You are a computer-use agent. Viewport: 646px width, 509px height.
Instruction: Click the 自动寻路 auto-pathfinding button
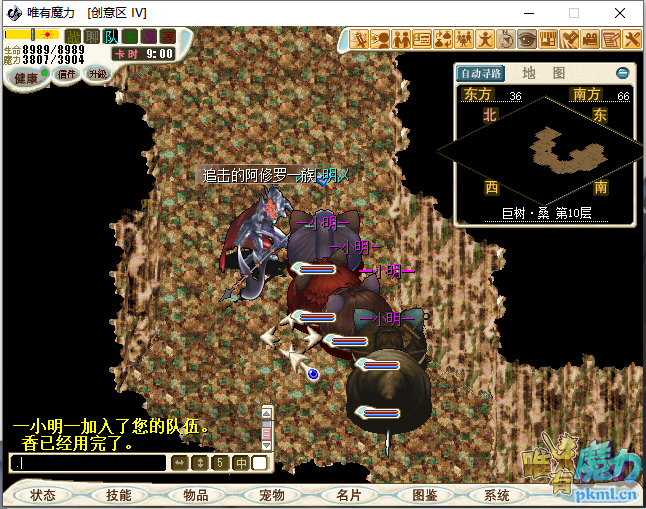point(481,73)
